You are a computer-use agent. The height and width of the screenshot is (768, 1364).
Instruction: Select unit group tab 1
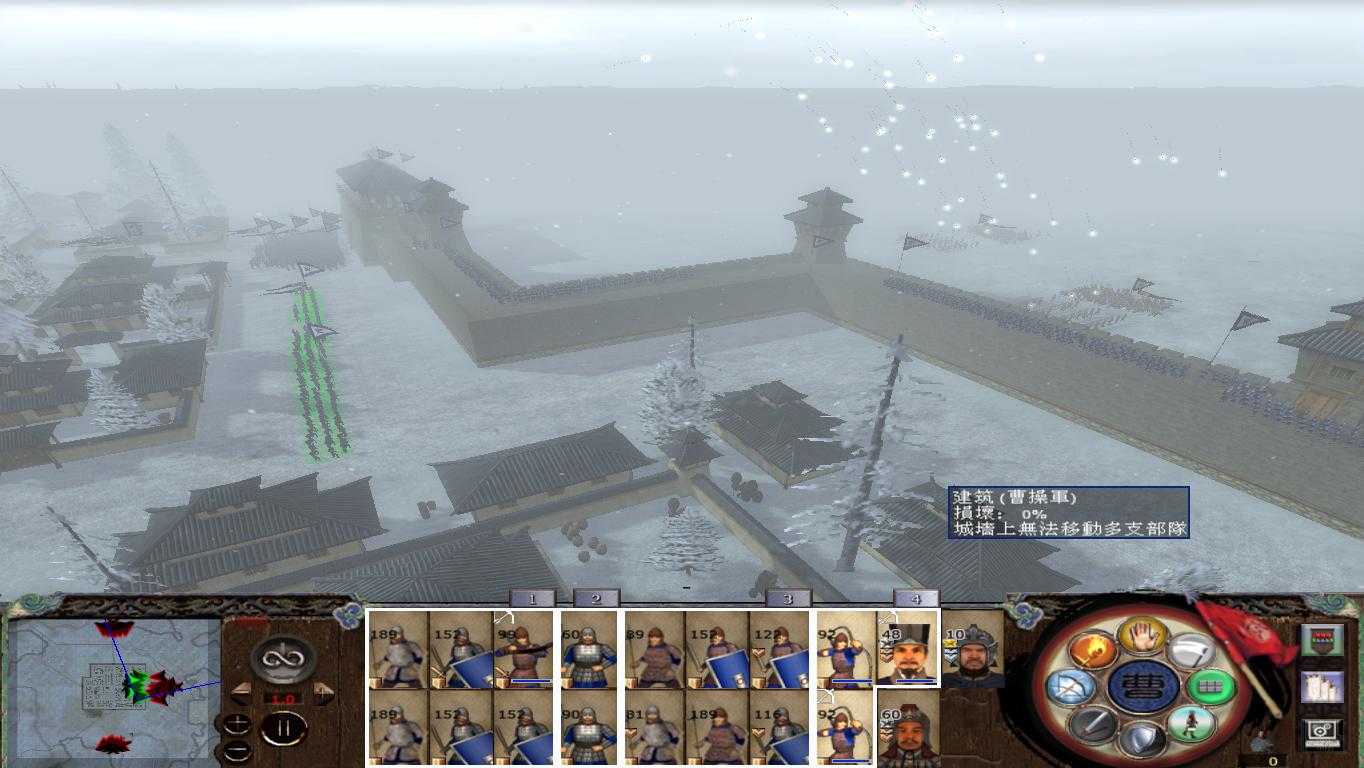tap(533, 597)
